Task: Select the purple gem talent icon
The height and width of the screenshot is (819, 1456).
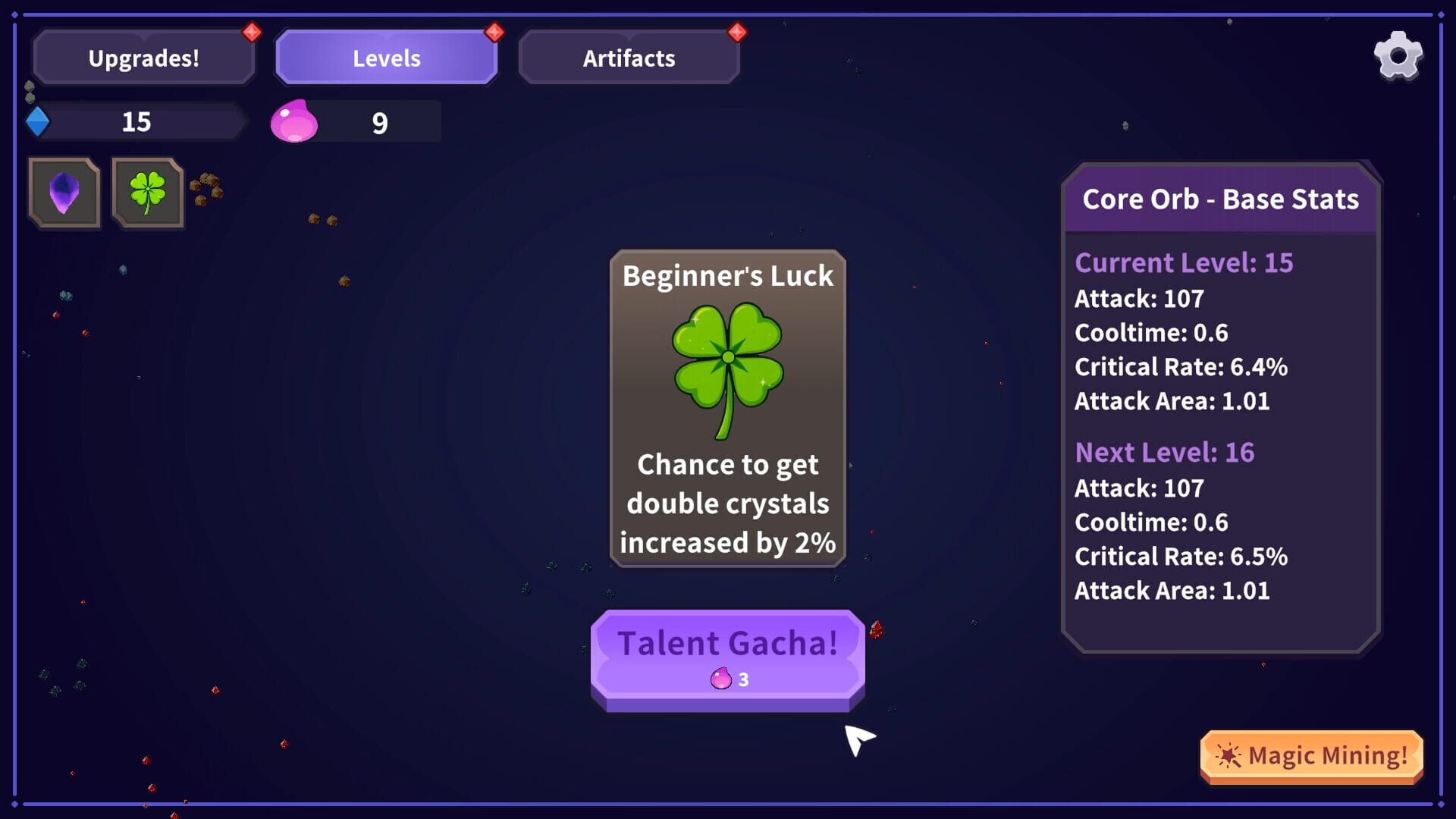Action: (x=64, y=193)
